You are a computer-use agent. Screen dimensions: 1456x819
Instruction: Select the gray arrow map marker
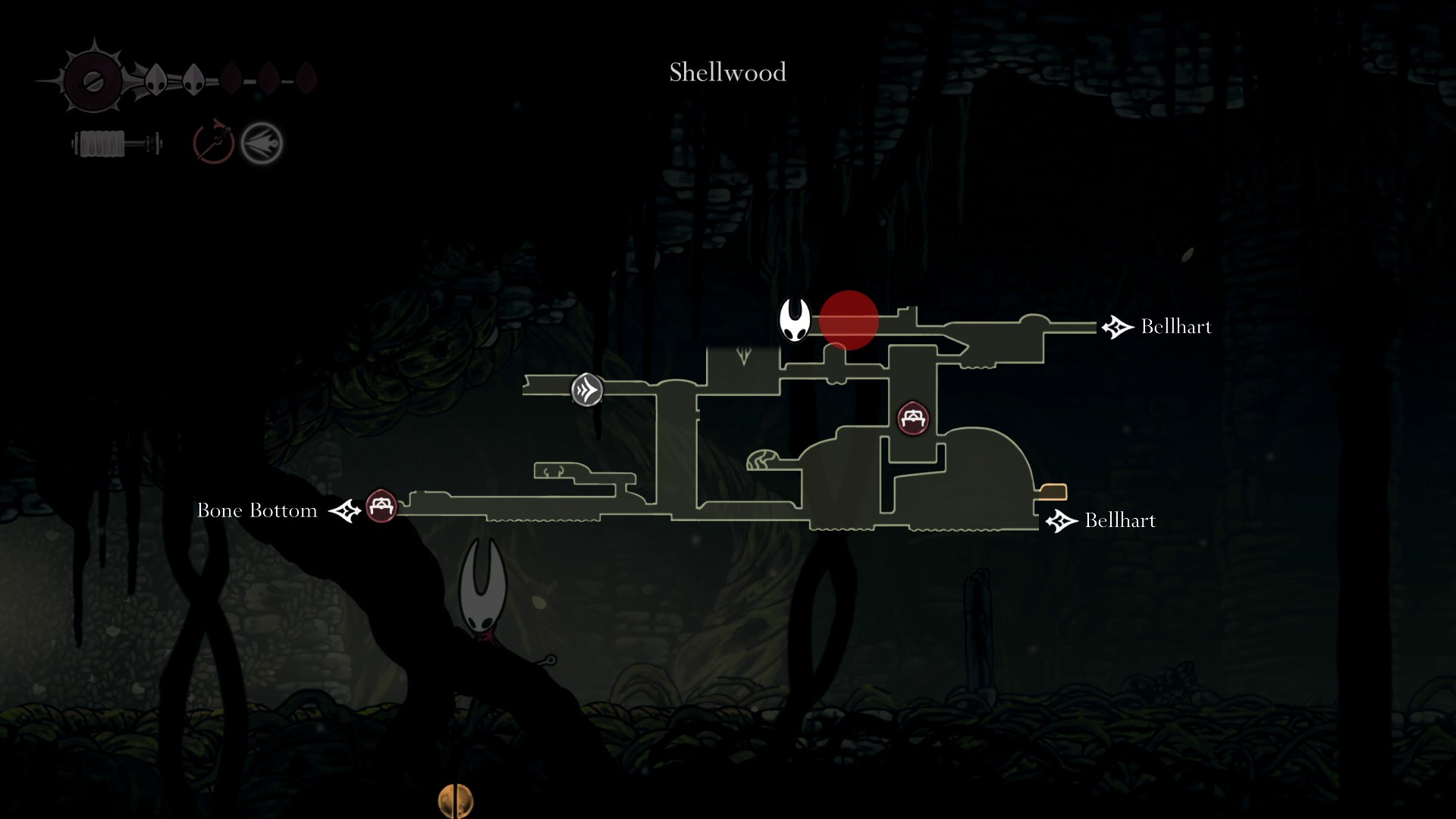click(x=587, y=390)
